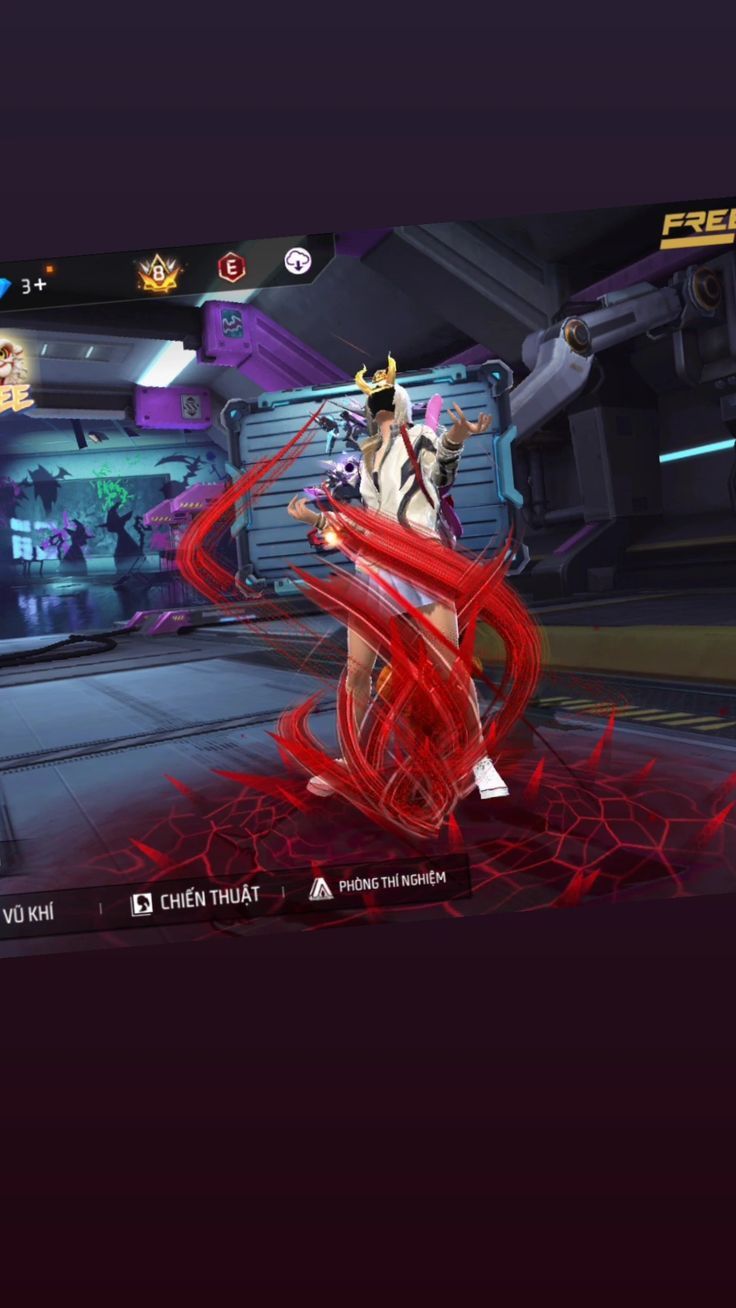Open the cloud download icon
Image resolution: width=736 pixels, height=1308 pixels.
(297, 261)
